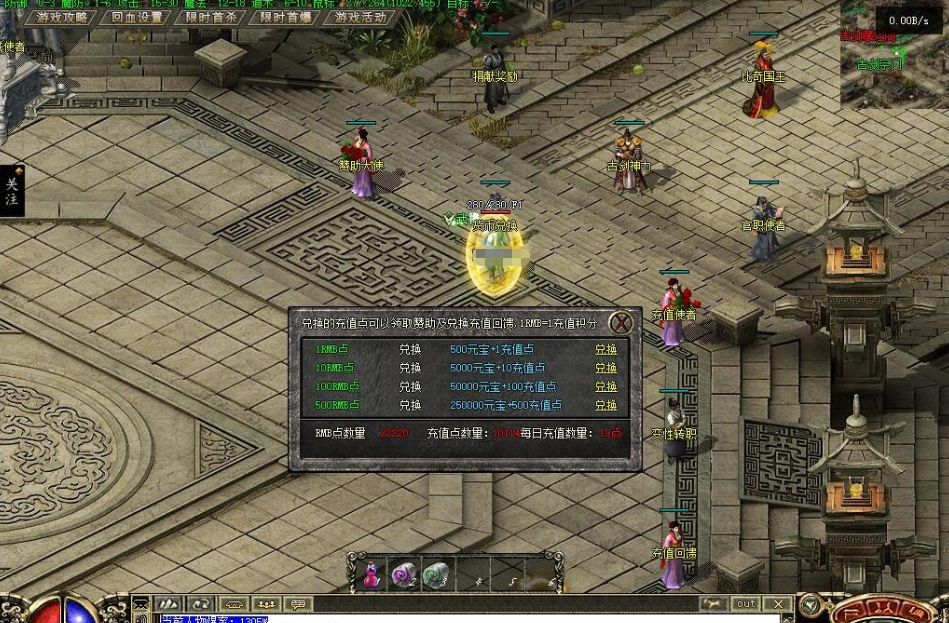
Task: Use the red potion in hotbar
Action: pos(371,575)
